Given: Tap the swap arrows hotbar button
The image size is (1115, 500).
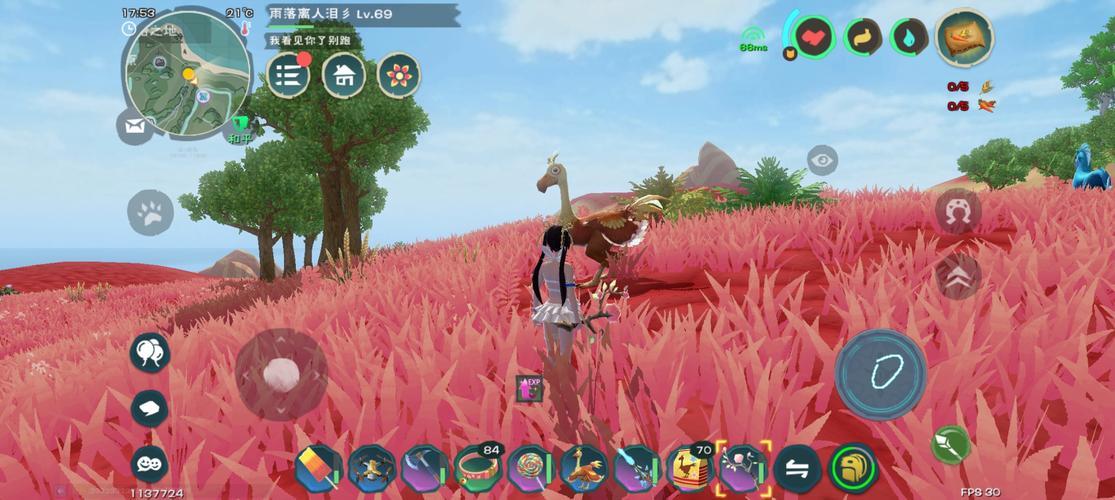Looking at the screenshot, I should coord(797,468).
